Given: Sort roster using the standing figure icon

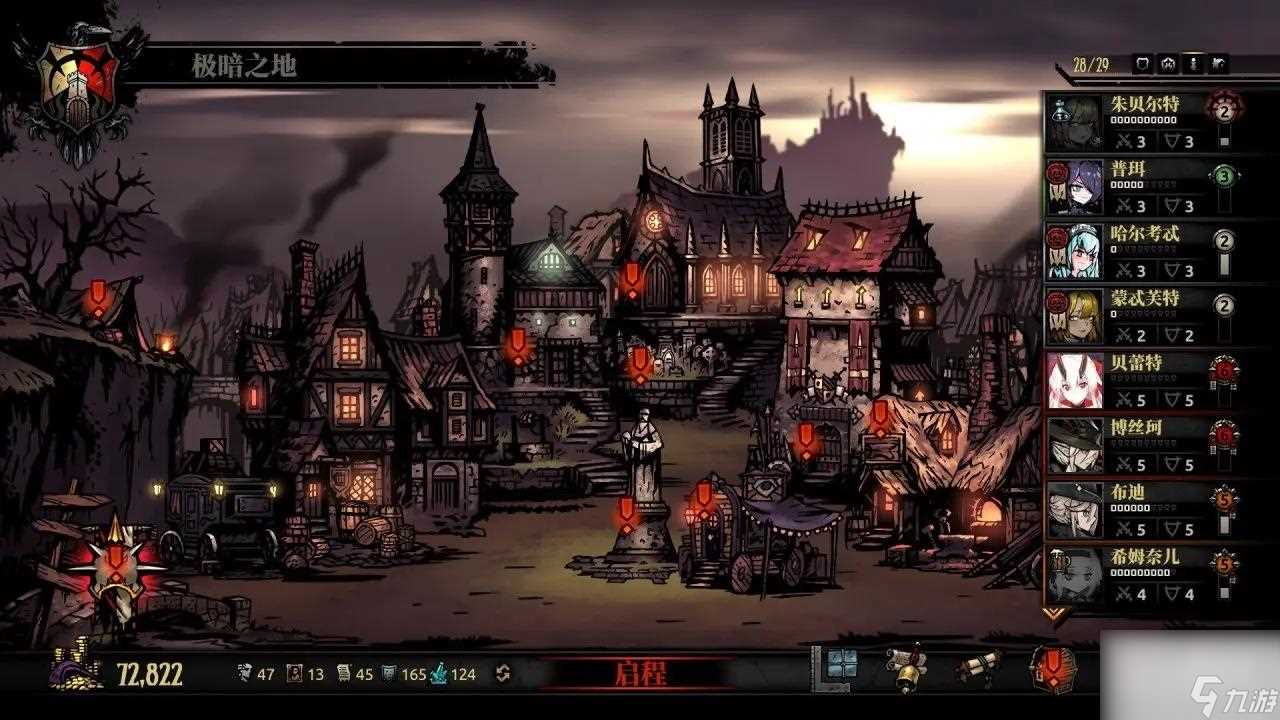Looking at the screenshot, I should (1193, 65).
